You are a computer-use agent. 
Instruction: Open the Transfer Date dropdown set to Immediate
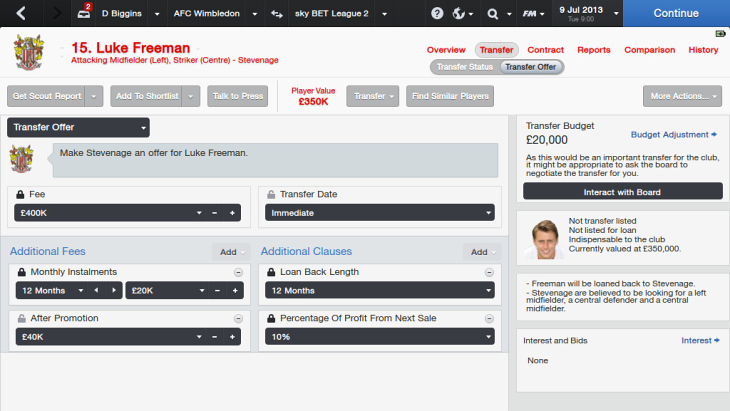pyautogui.click(x=380, y=213)
